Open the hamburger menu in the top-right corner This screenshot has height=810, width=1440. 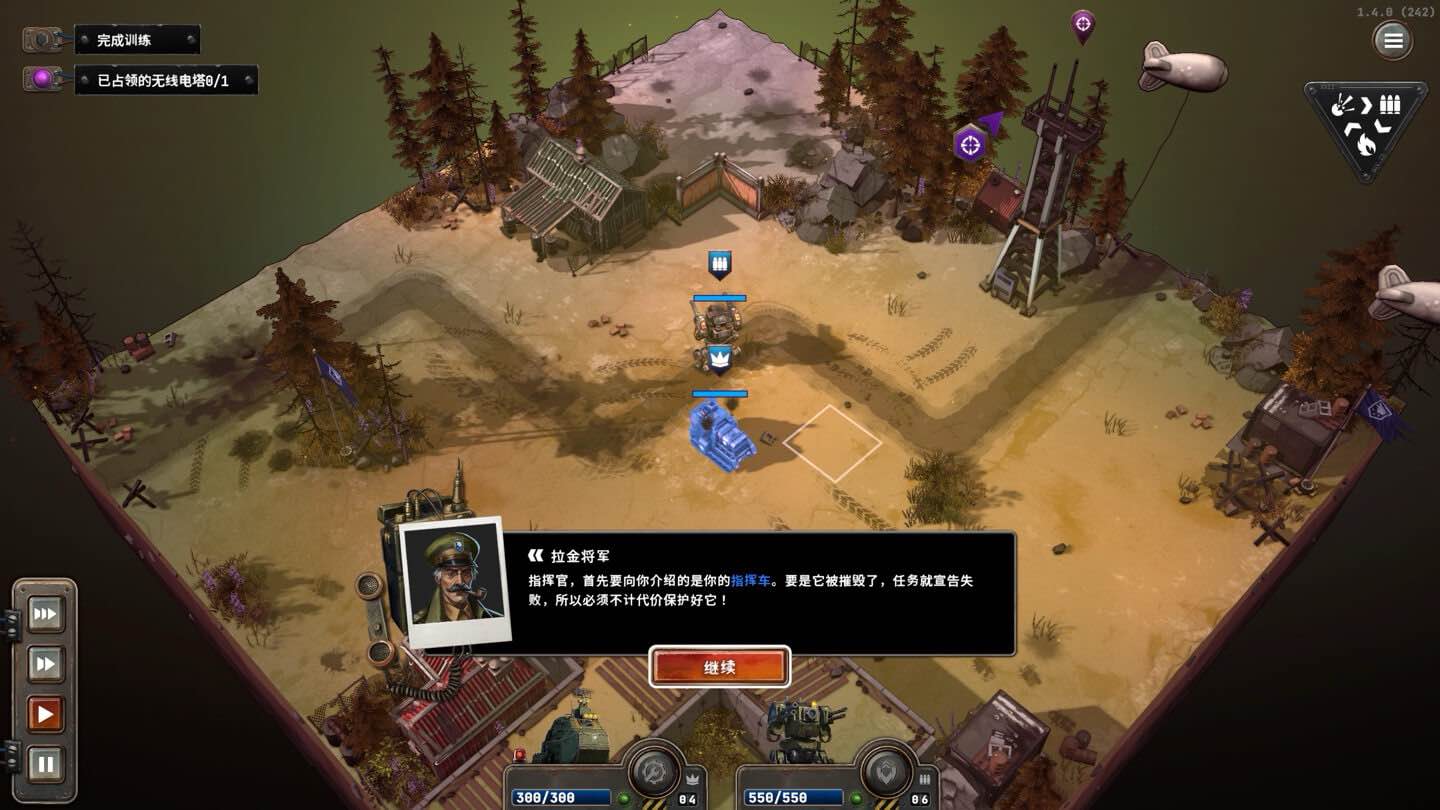click(1393, 40)
